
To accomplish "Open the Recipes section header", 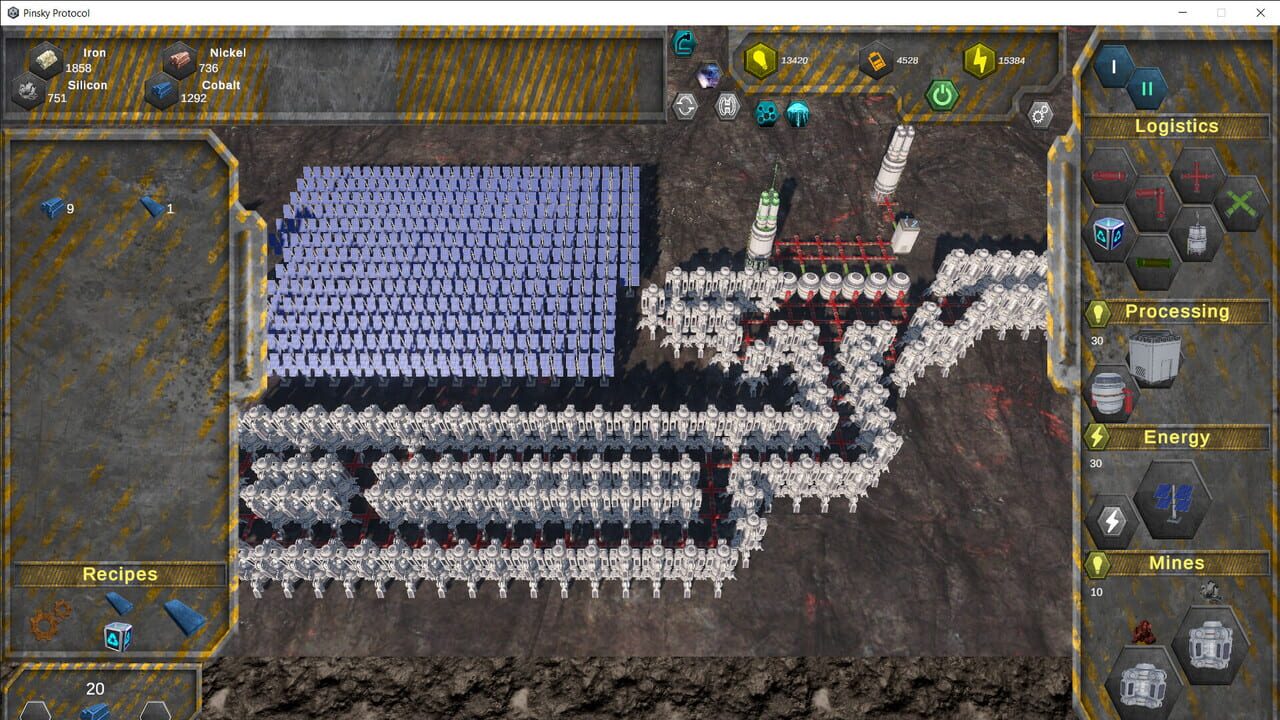I will (120, 574).
